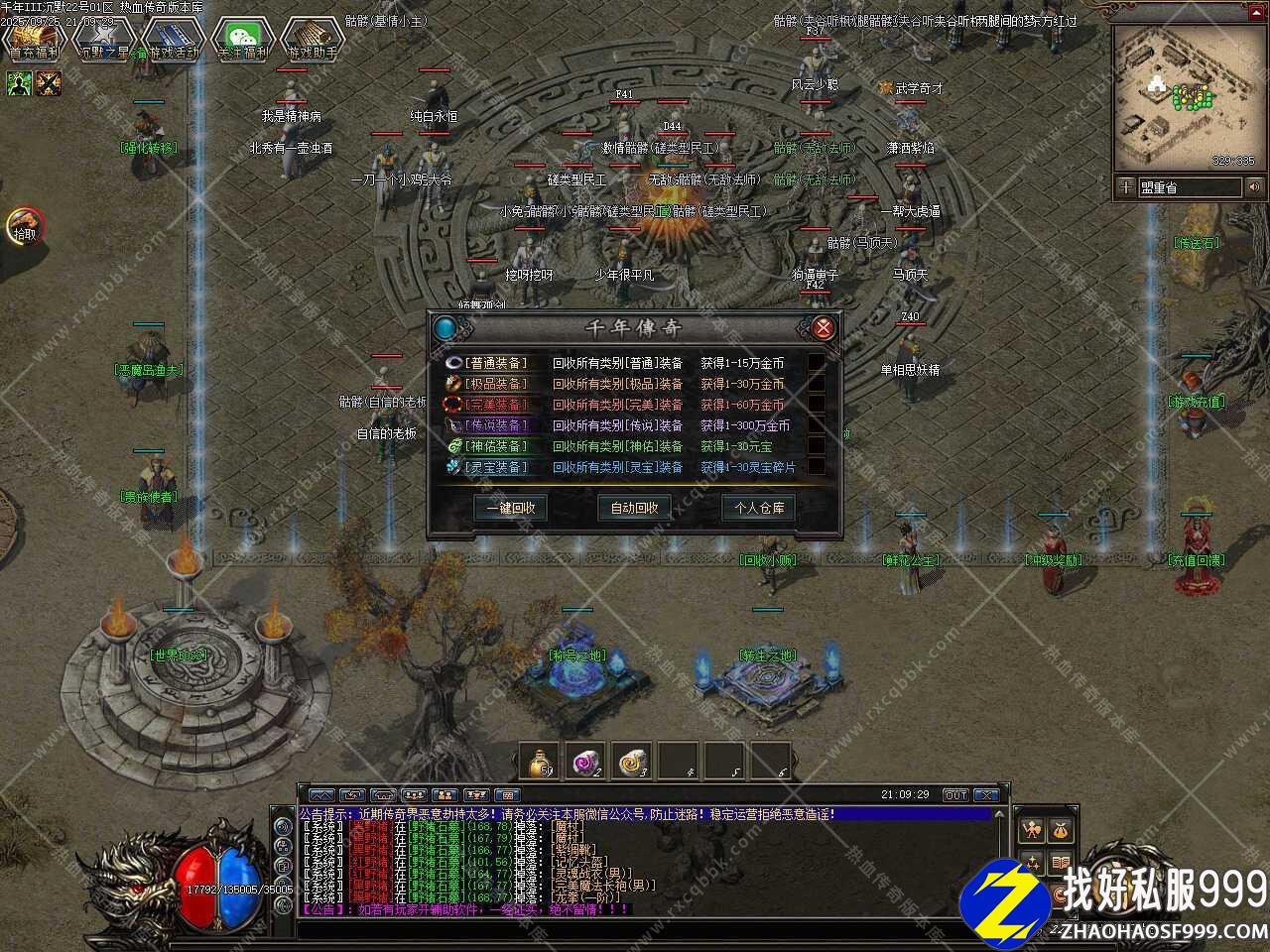This screenshot has width=1270, height=952.
Task: Enable 自动回收 auto recycle
Action: 634,508
